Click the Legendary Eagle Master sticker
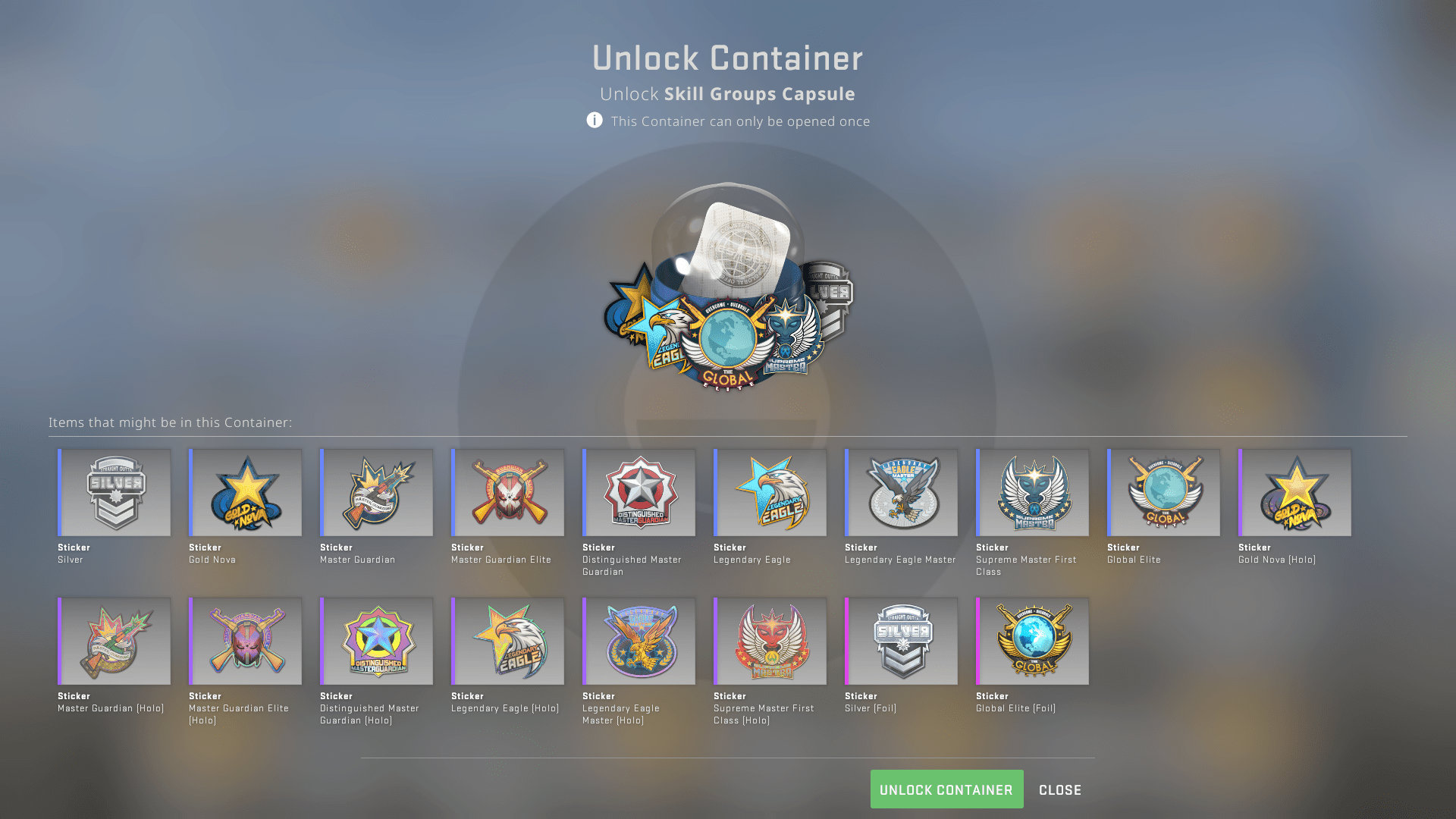This screenshot has height=819, width=1456. coord(901,492)
